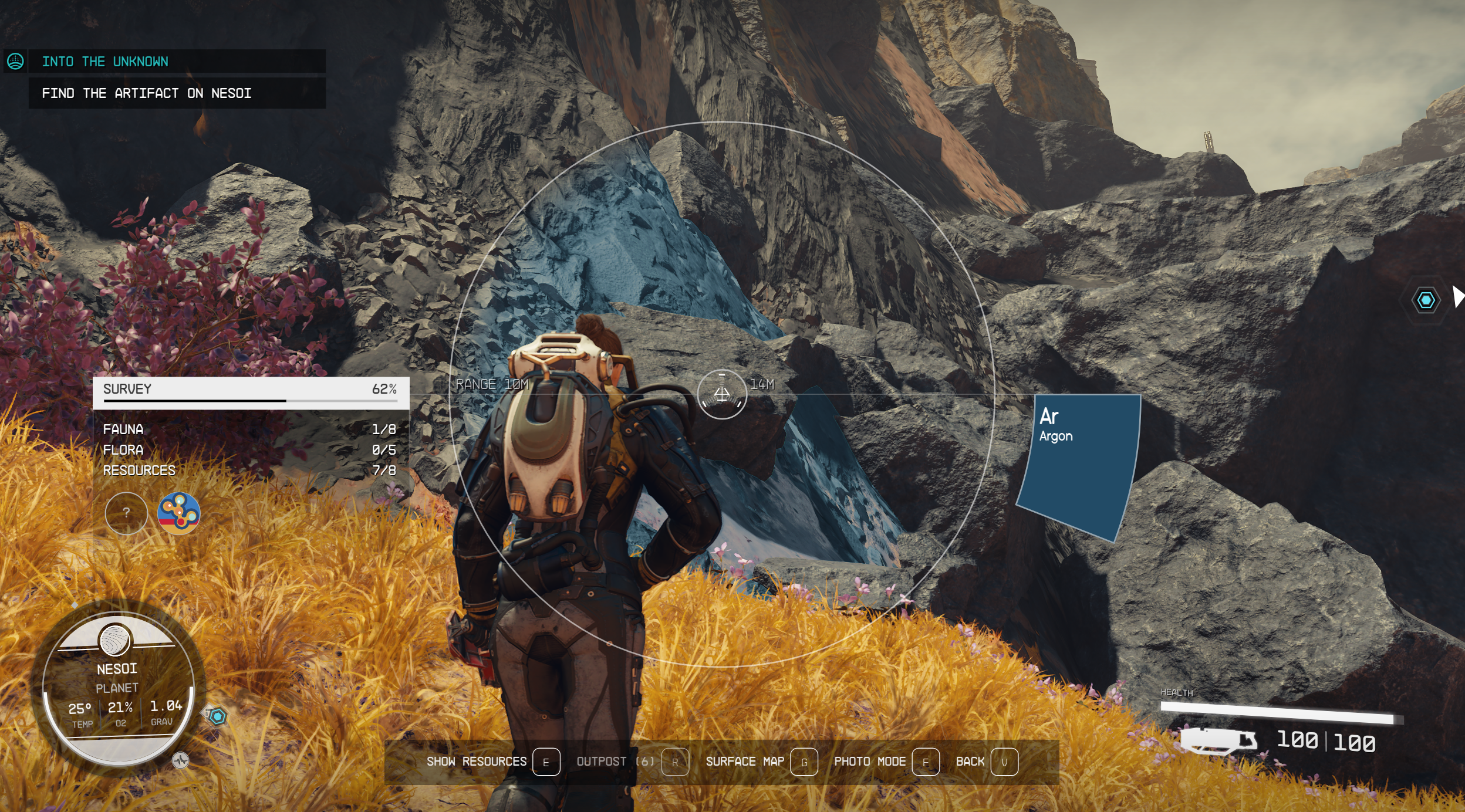
Task: Click the hexagon marker beside the compass
Action: coord(217,716)
